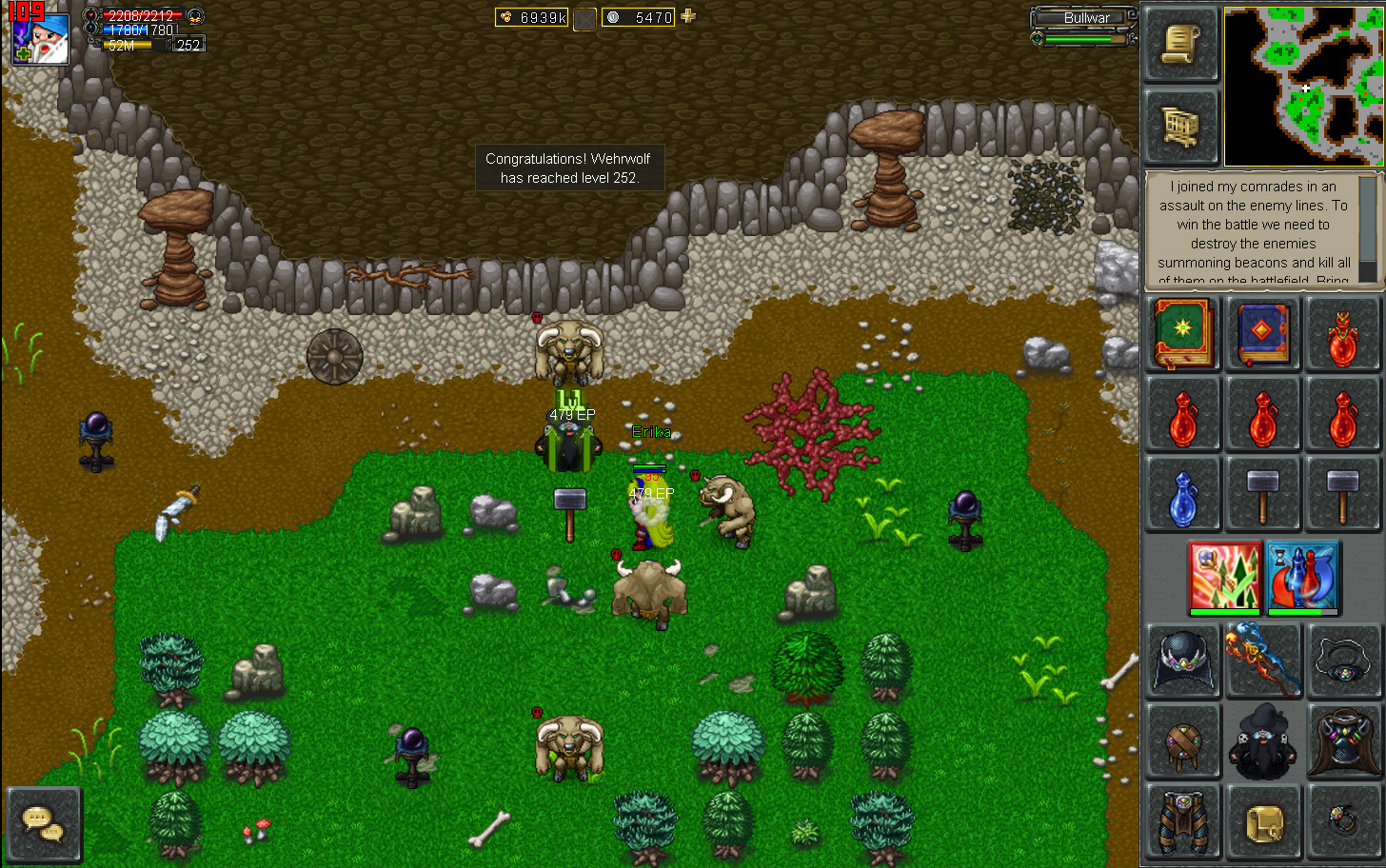Select the dark jeweled helmet slot
Viewport: 1386px width, 868px height.
1182,660
